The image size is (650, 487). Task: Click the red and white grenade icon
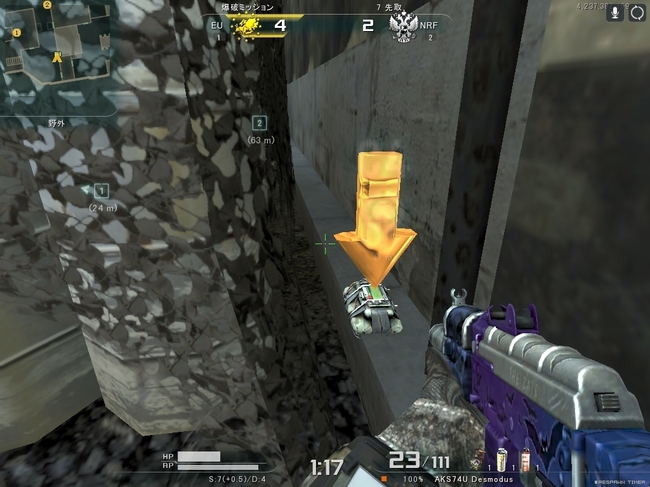point(525,461)
